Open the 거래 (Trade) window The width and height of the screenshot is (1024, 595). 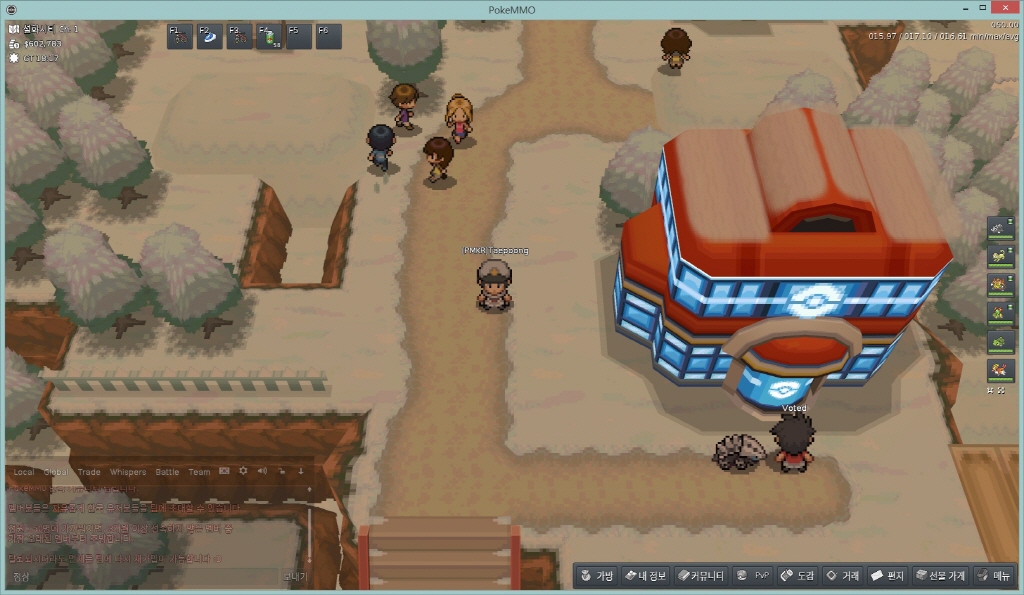[x=843, y=576]
